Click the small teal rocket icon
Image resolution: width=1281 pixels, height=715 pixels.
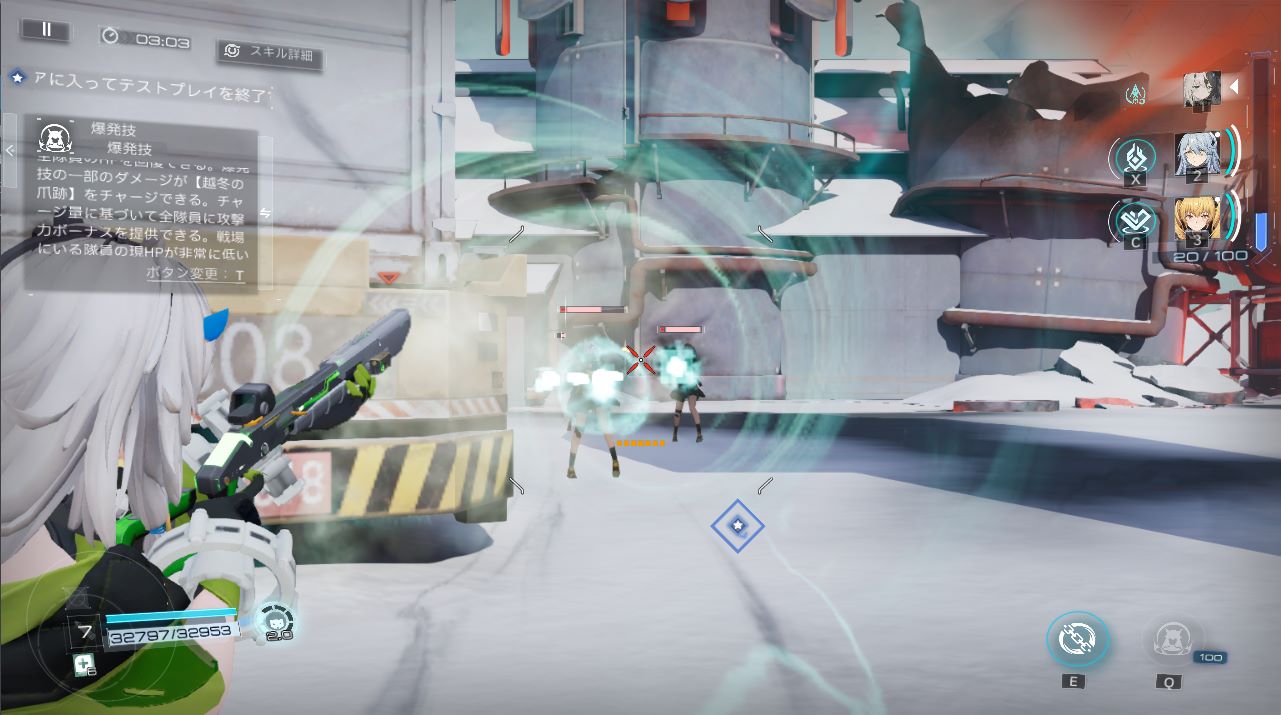coord(1135,94)
